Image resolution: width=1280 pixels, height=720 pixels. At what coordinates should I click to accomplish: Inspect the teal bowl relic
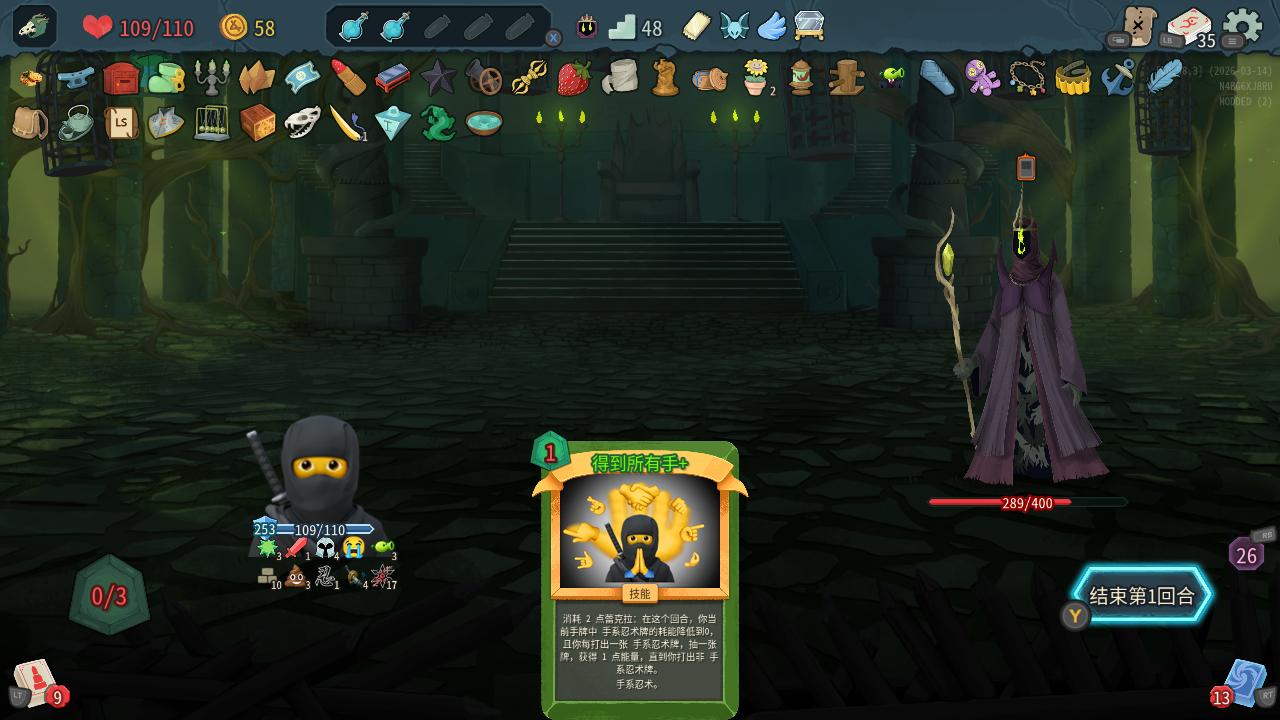pyautogui.click(x=483, y=123)
